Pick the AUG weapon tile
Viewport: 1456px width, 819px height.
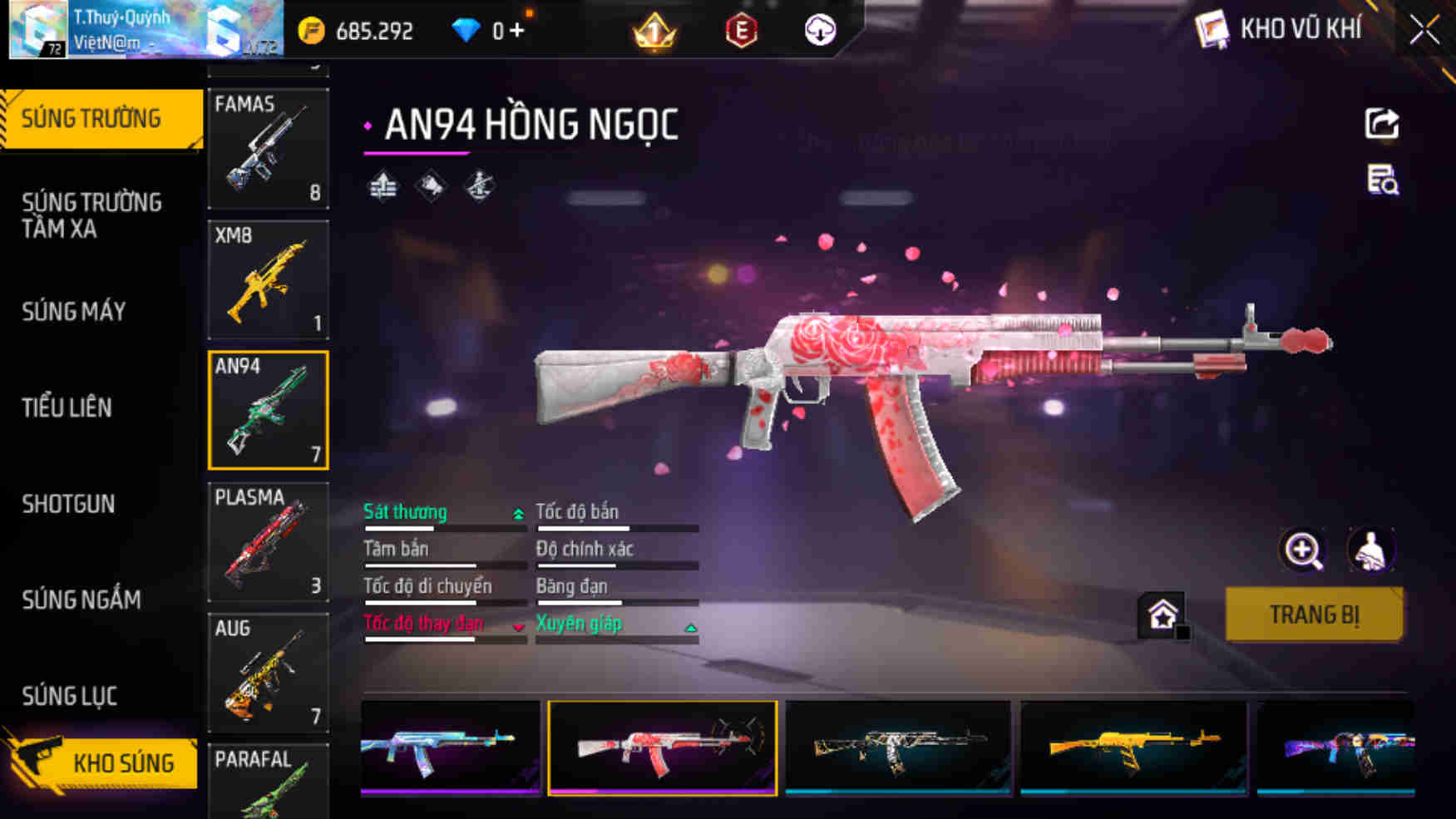[x=268, y=673]
